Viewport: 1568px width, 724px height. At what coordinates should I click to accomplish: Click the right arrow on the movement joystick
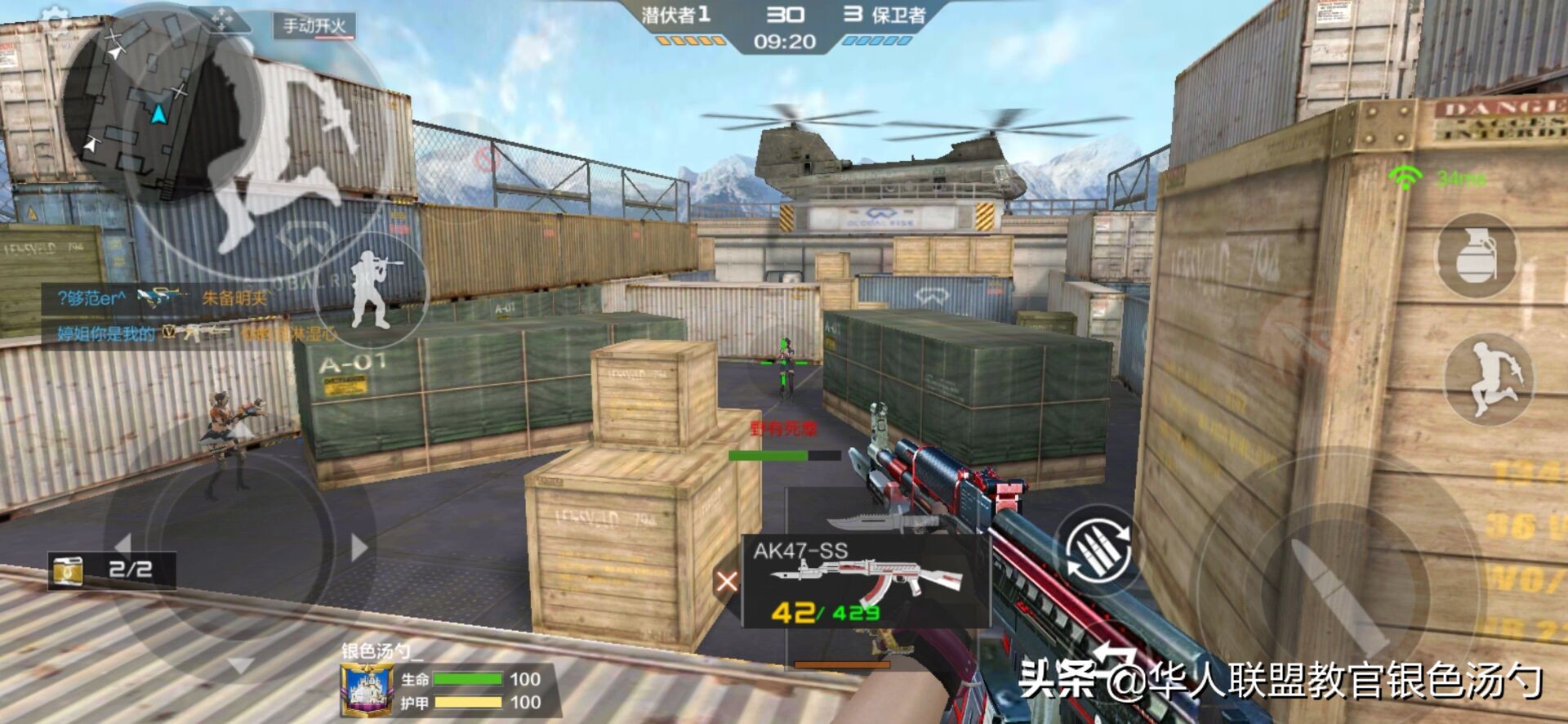click(358, 547)
